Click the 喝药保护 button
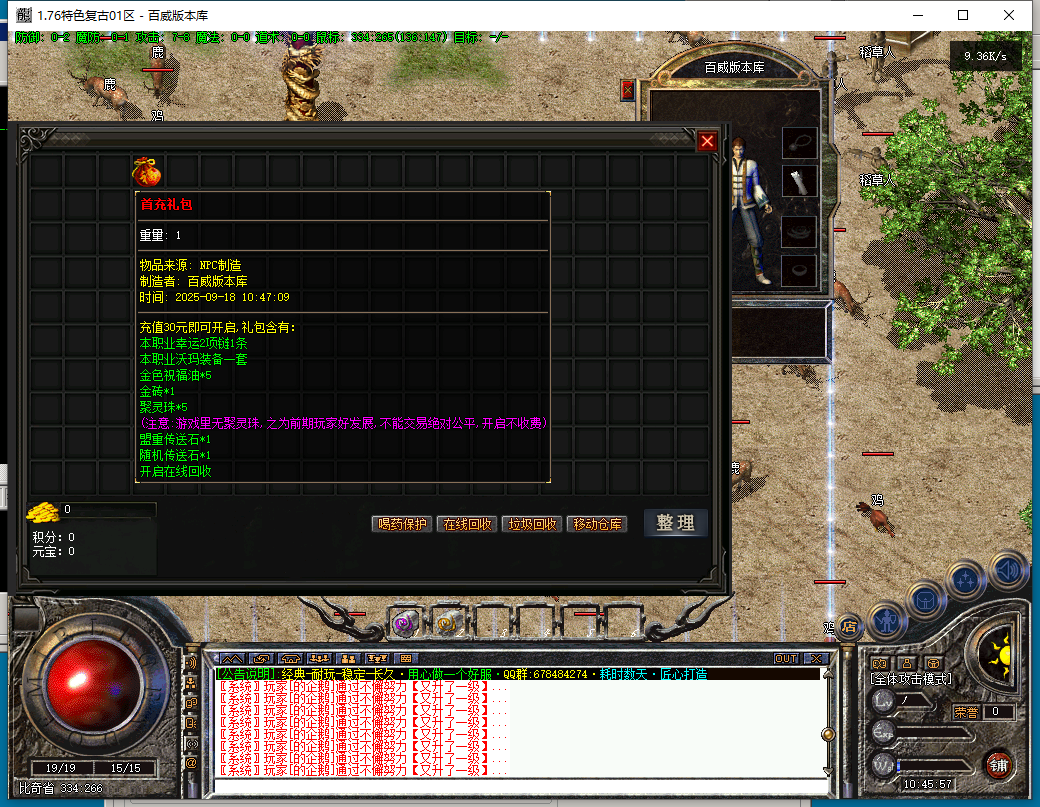 pyautogui.click(x=402, y=524)
